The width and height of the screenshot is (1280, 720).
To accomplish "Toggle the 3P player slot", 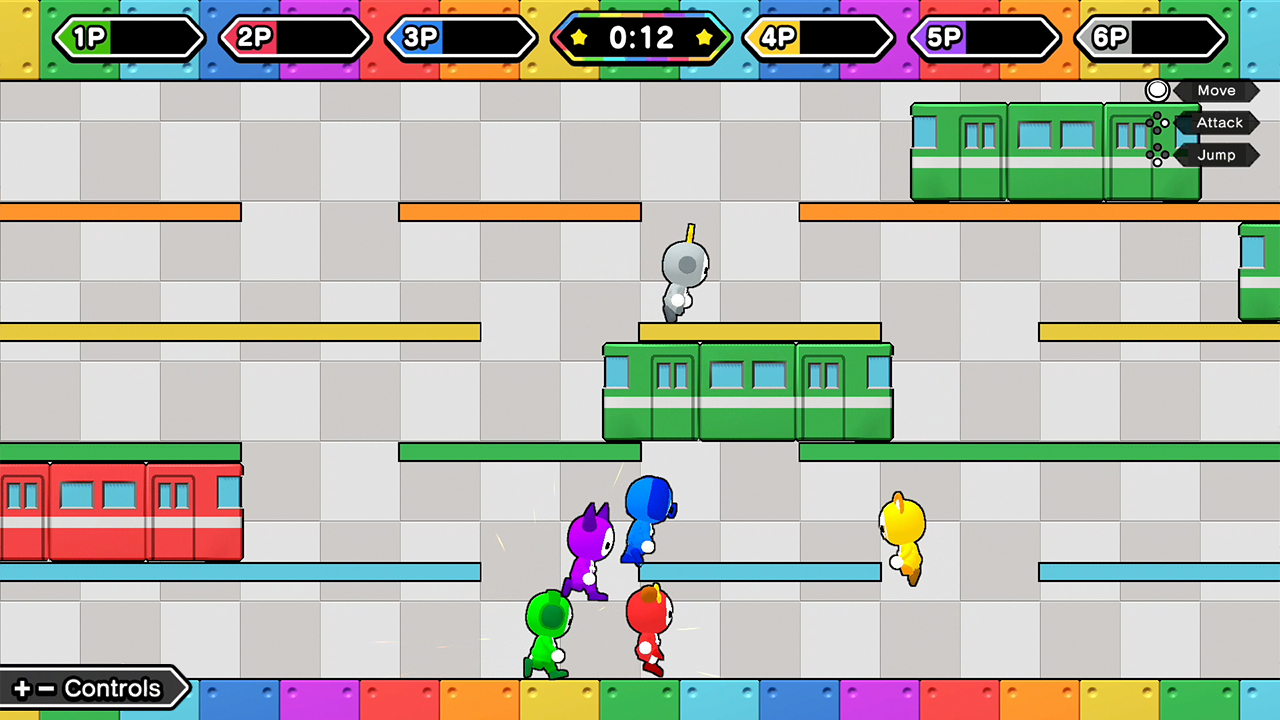I will click(461, 39).
